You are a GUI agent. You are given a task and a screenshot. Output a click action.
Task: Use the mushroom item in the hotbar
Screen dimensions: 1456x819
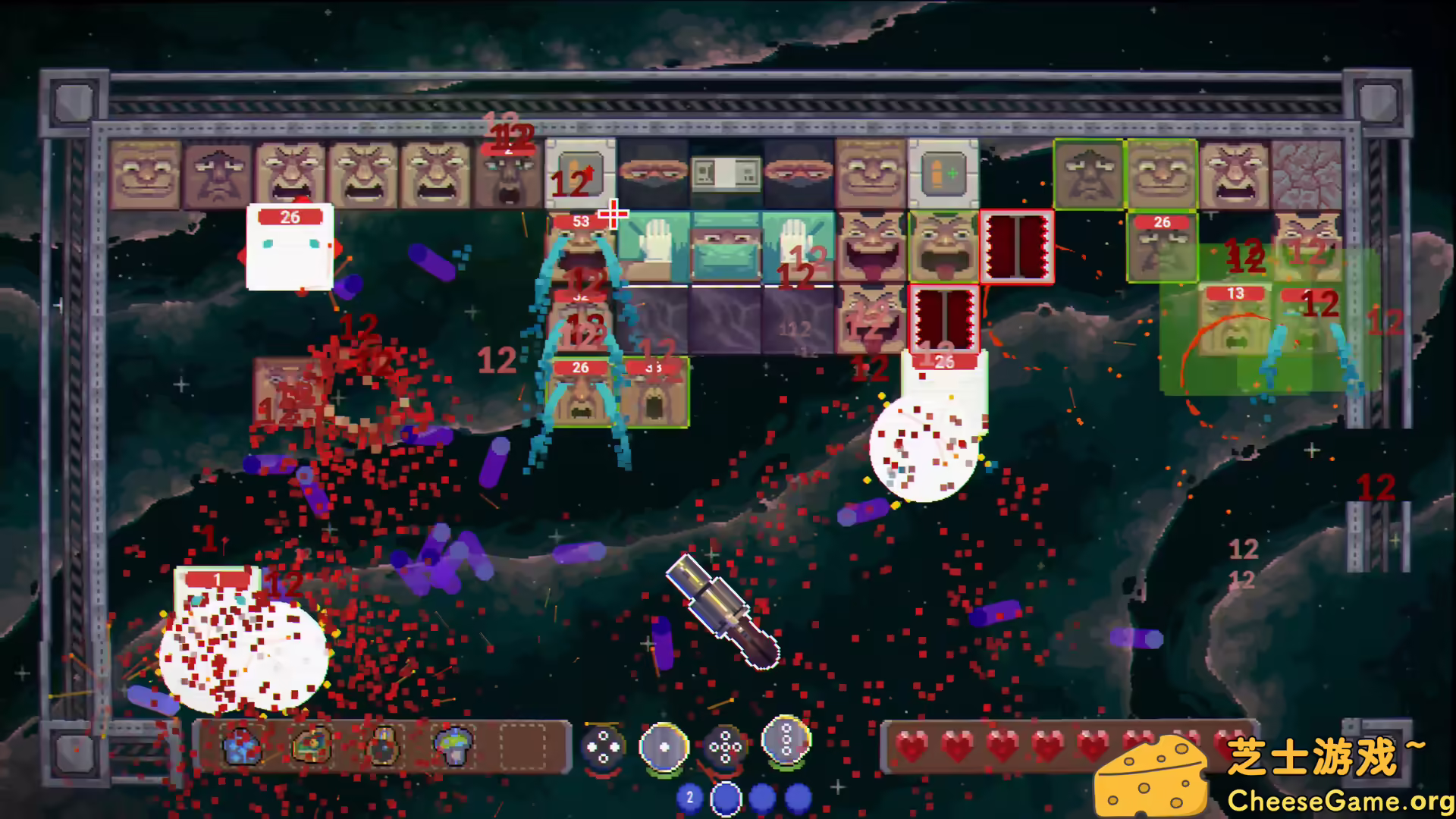(453, 746)
